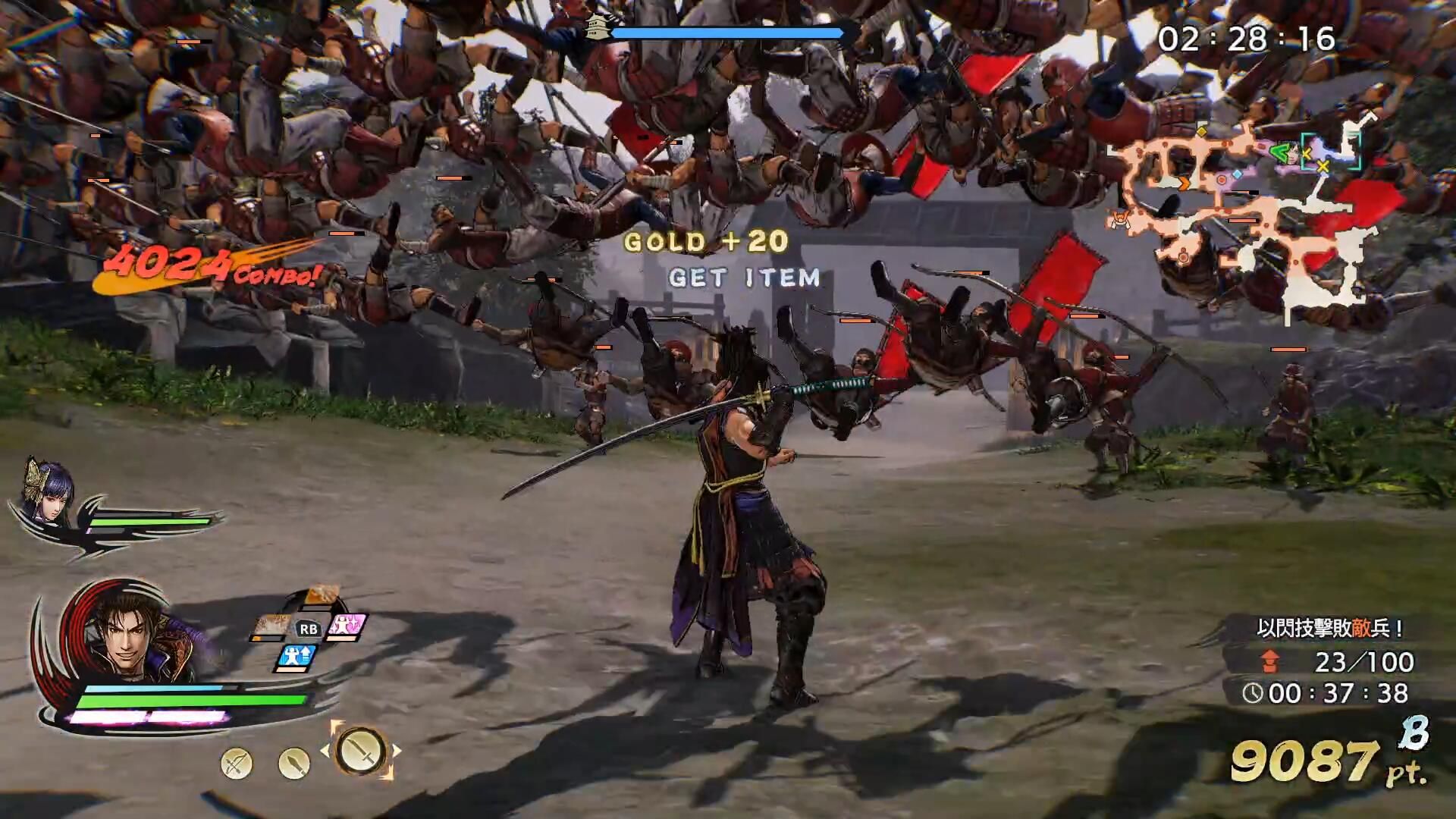The width and height of the screenshot is (1456, 819).
Task: Trigger the top orange skill on the wheel
Action: (x=320, y=598)
